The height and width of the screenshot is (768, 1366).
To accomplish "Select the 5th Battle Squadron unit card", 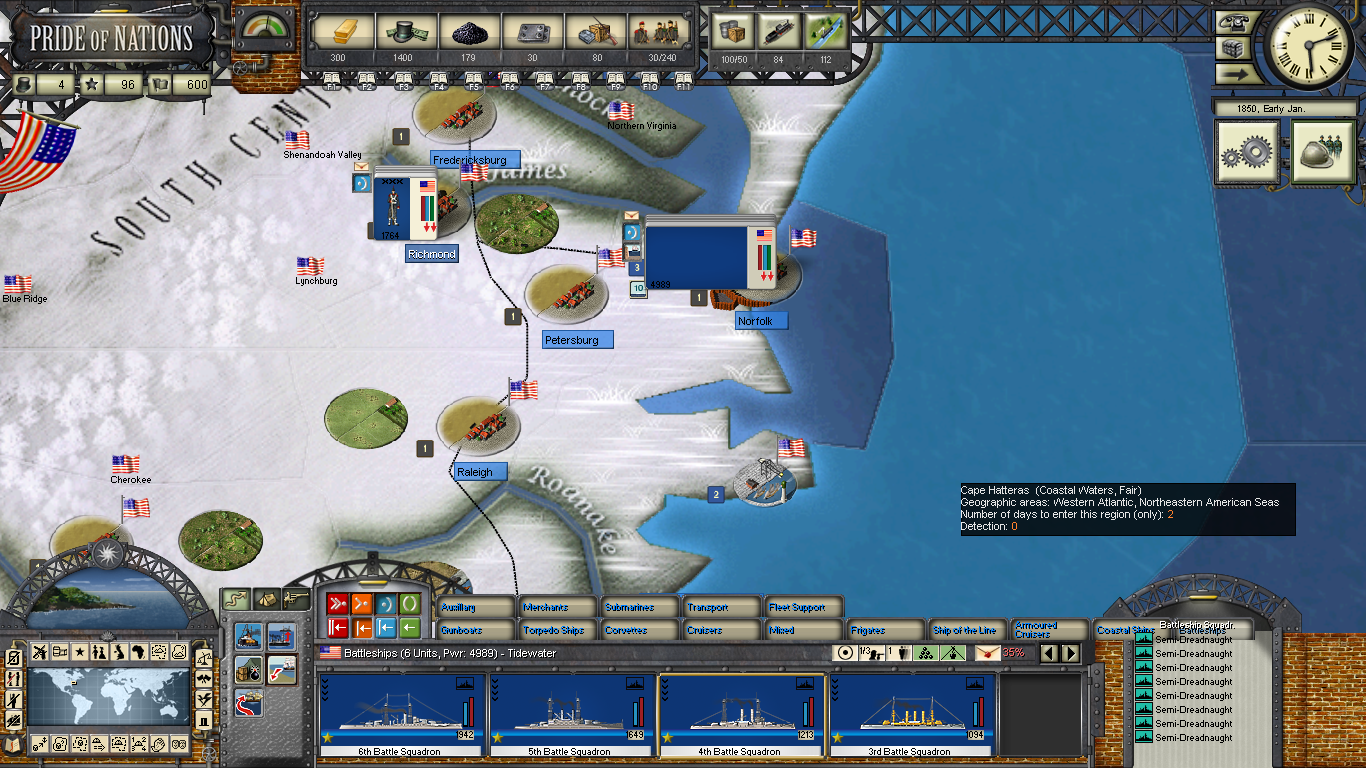I will (572, 714).
